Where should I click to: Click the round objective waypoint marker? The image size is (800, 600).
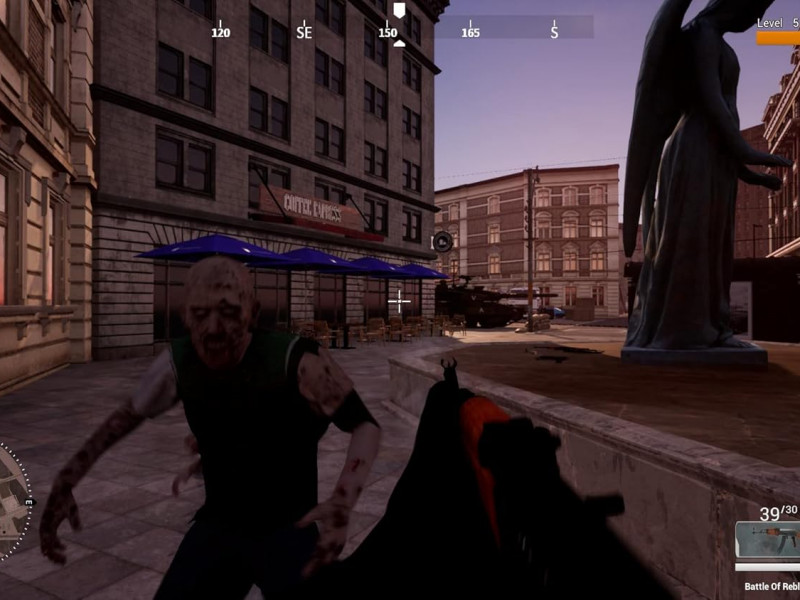[x=442, y=241]
